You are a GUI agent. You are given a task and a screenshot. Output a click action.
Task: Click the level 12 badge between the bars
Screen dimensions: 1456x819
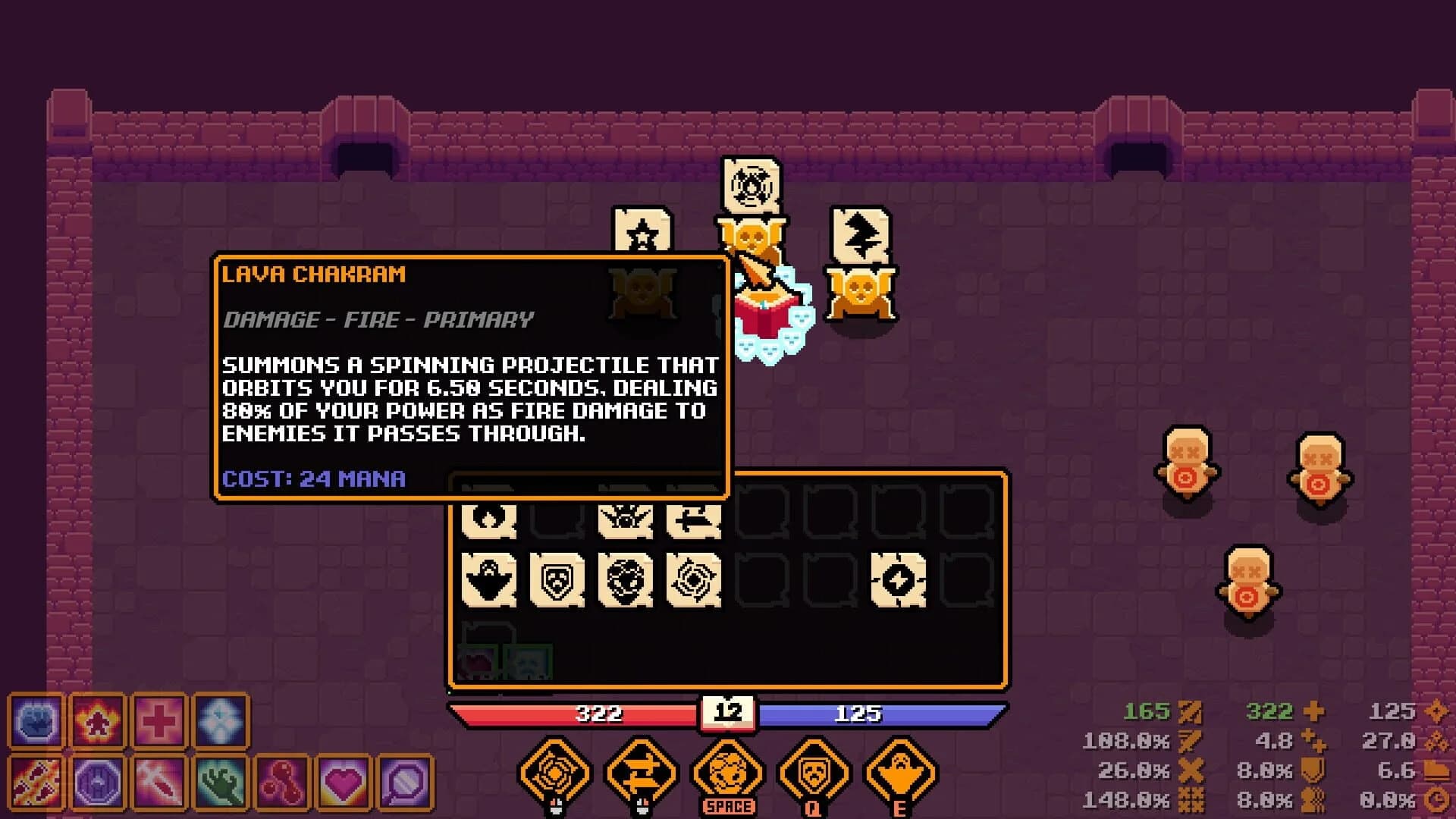(x=728, y=711)
